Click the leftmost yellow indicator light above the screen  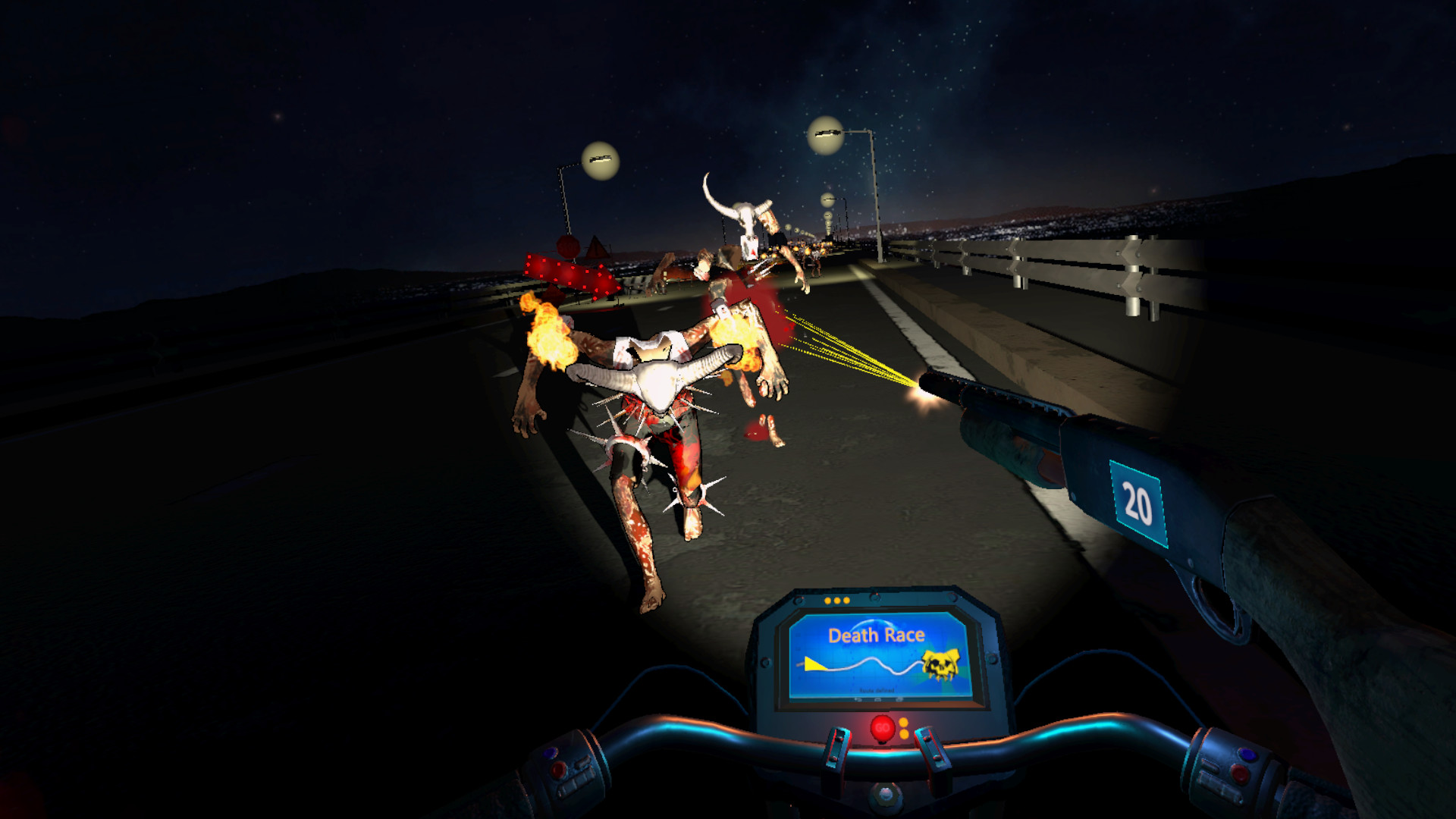tap(827, 600)
